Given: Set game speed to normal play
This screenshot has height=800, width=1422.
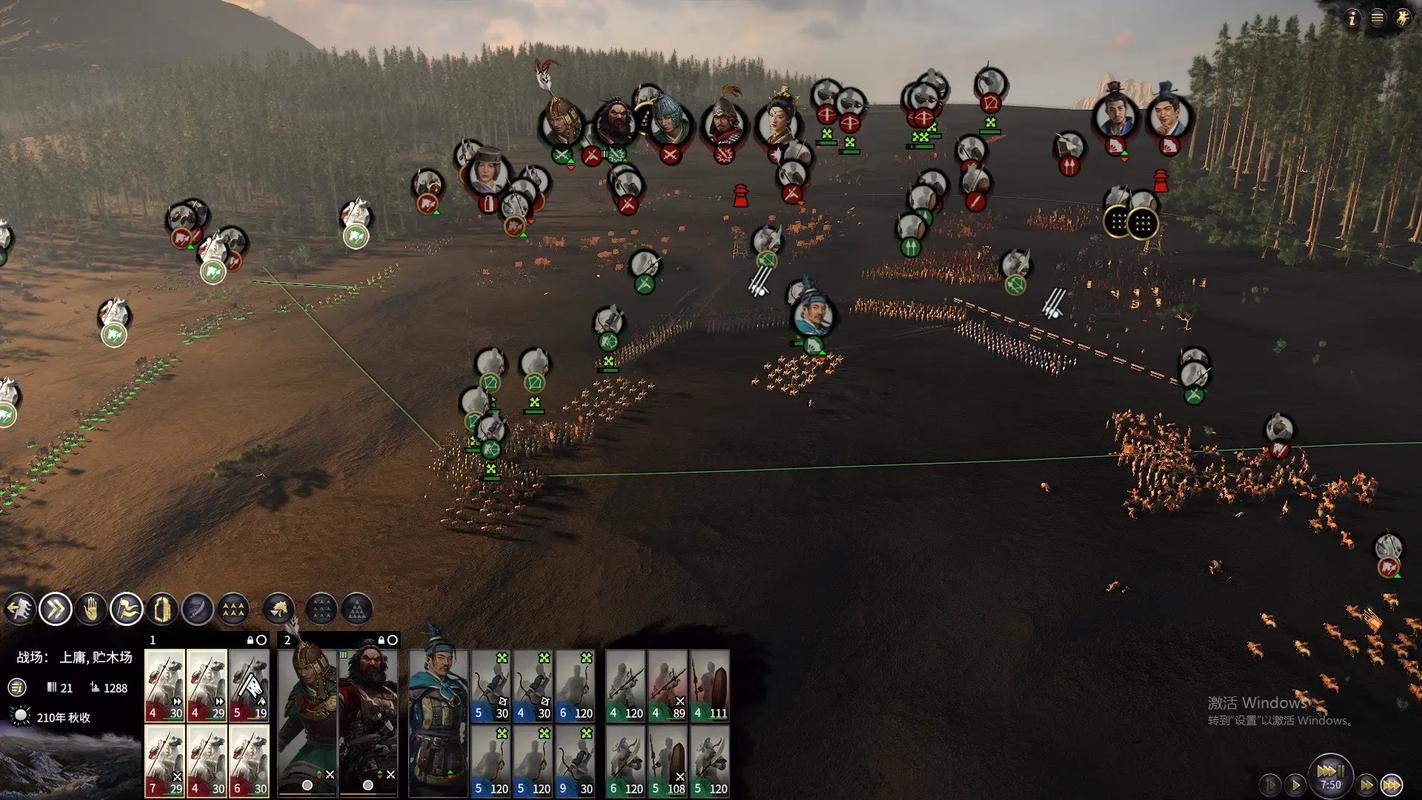Looking at the screenshot, I should 1295,785.
